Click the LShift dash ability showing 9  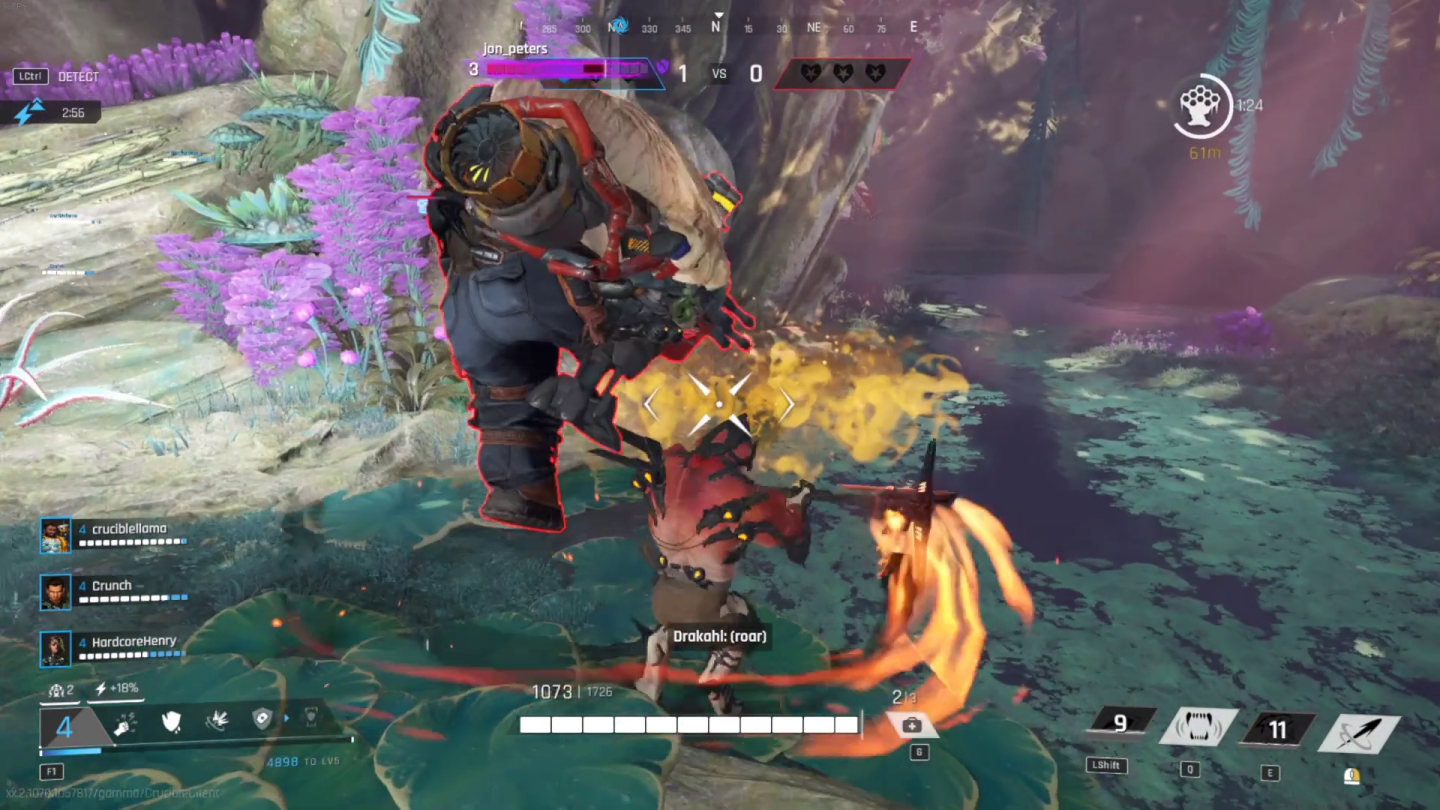coord(1121,722)
